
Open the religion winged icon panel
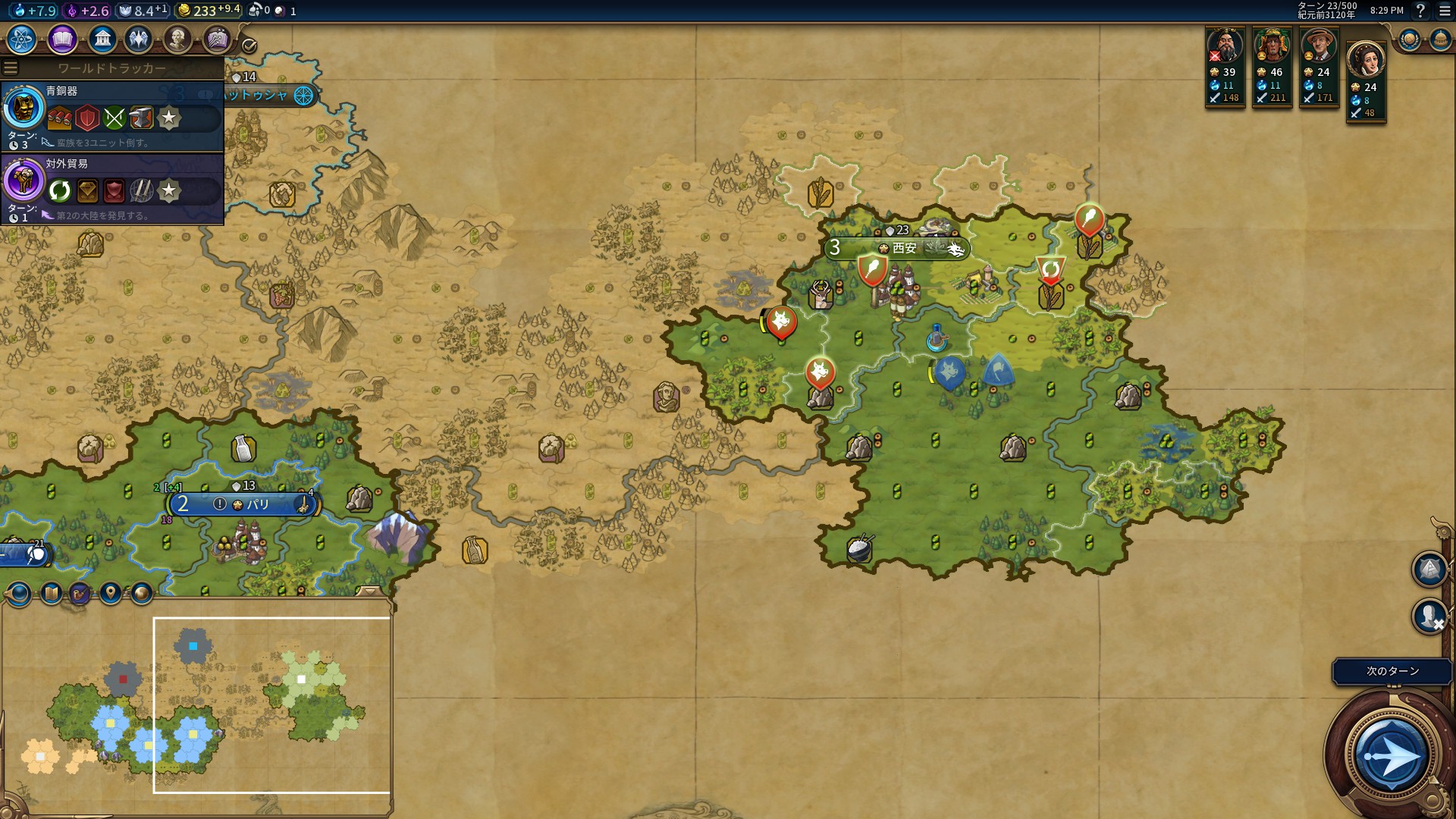pyautogui.click(x=139, y=39)
